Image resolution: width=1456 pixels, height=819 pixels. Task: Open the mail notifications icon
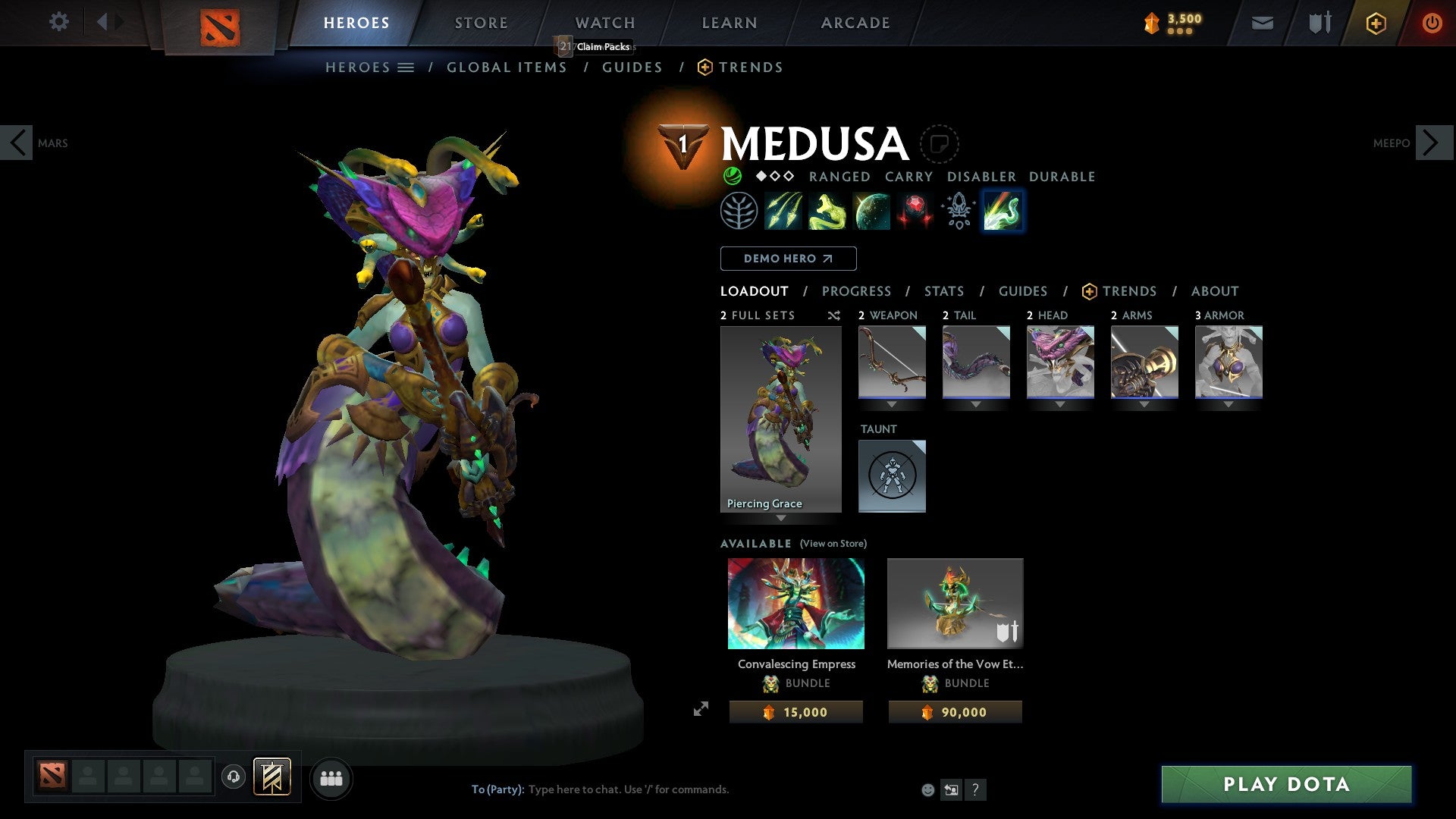point(1263,23)
